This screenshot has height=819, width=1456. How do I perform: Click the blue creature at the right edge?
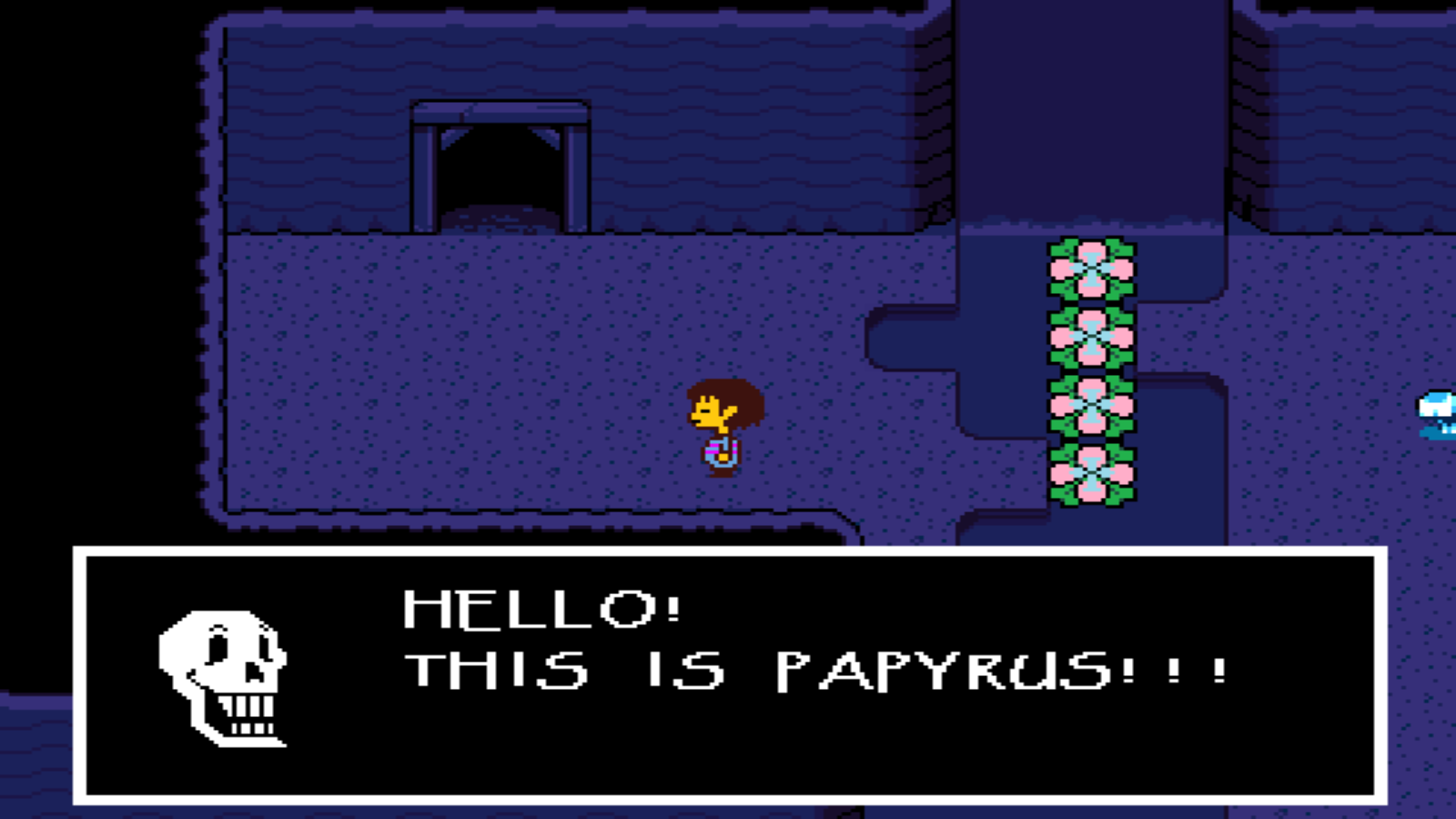1438,405
